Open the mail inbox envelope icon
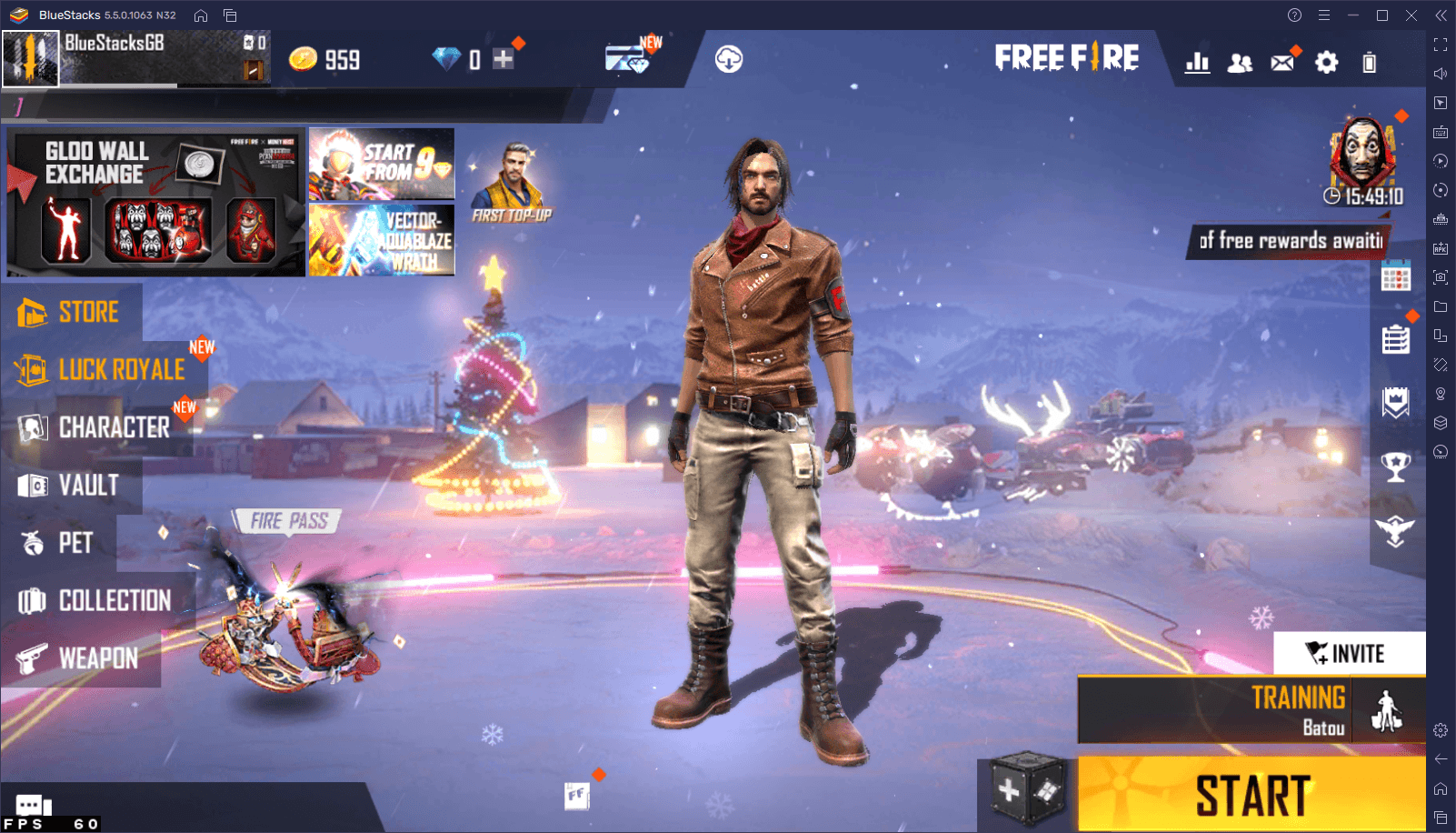This screenshot has height=833, width=1456. (1281, 61)
